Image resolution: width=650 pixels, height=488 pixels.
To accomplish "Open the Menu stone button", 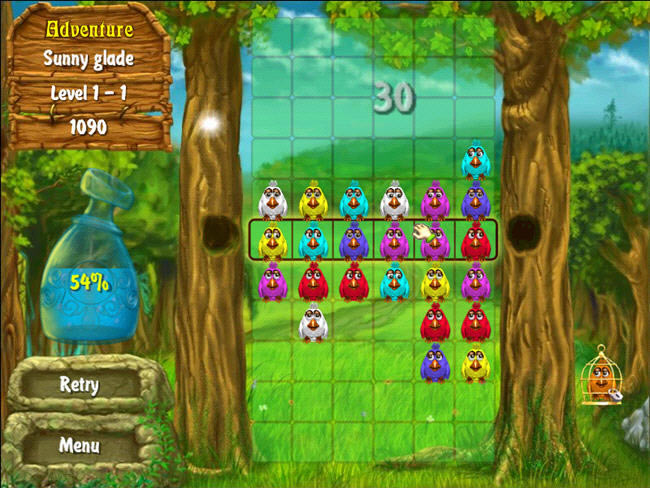I will click(x=78, y=445).
